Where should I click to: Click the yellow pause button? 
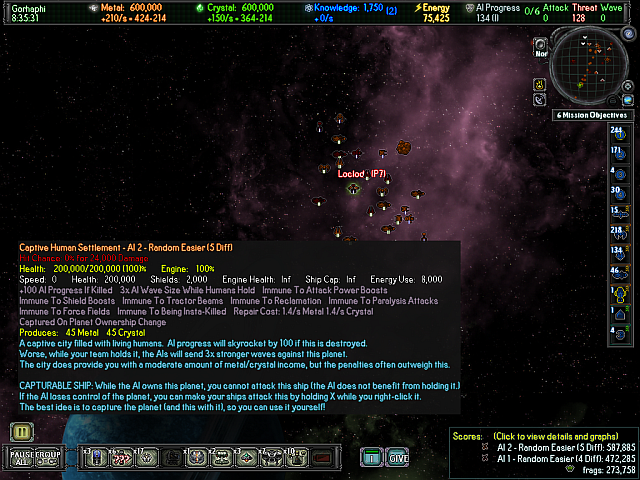pyautogui.click(x=18, y=431)
